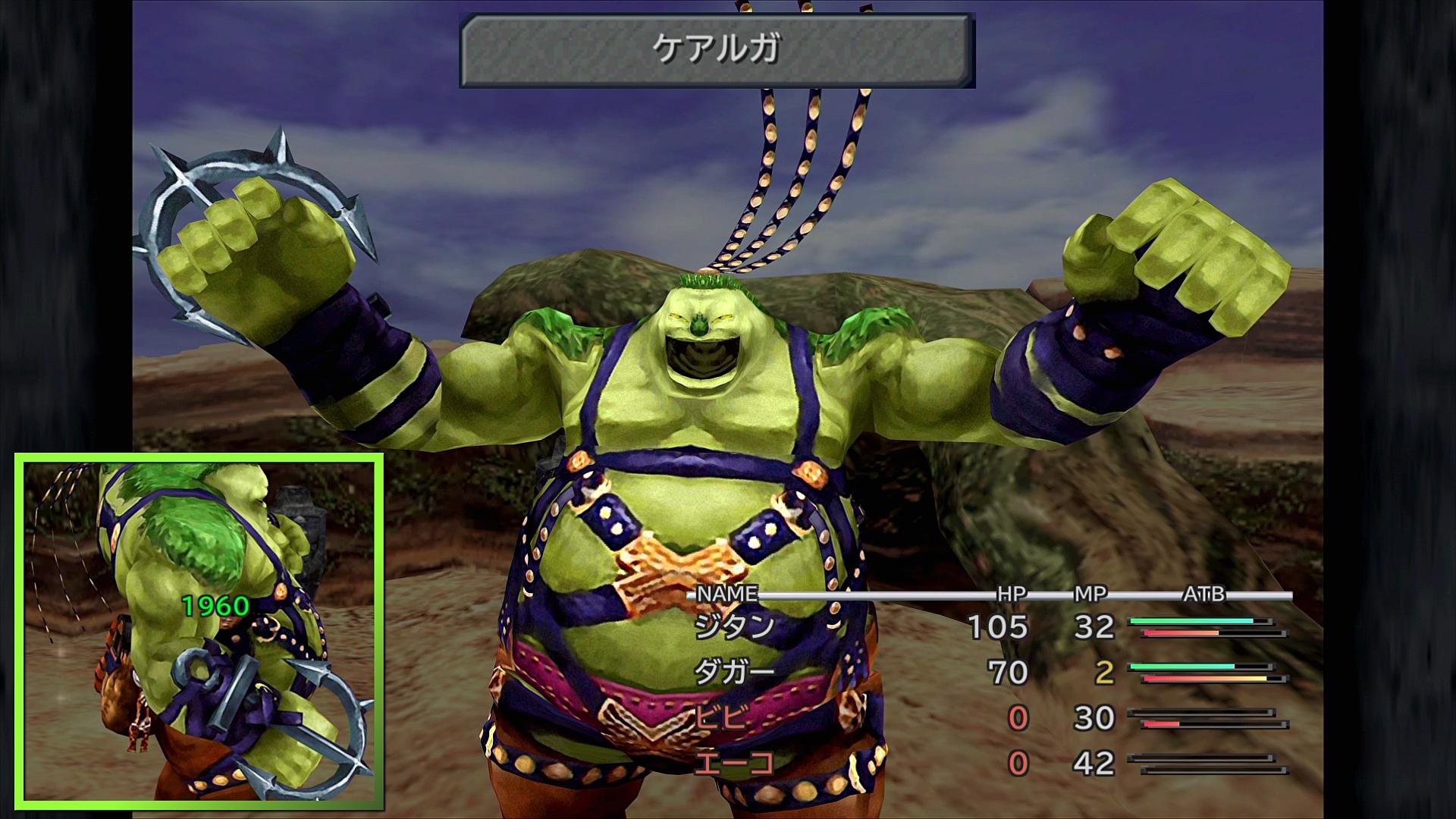The width and height of the screenshot is (1456, 819).
Task: Pick エーコ from the party list
Action: [733, 763]
